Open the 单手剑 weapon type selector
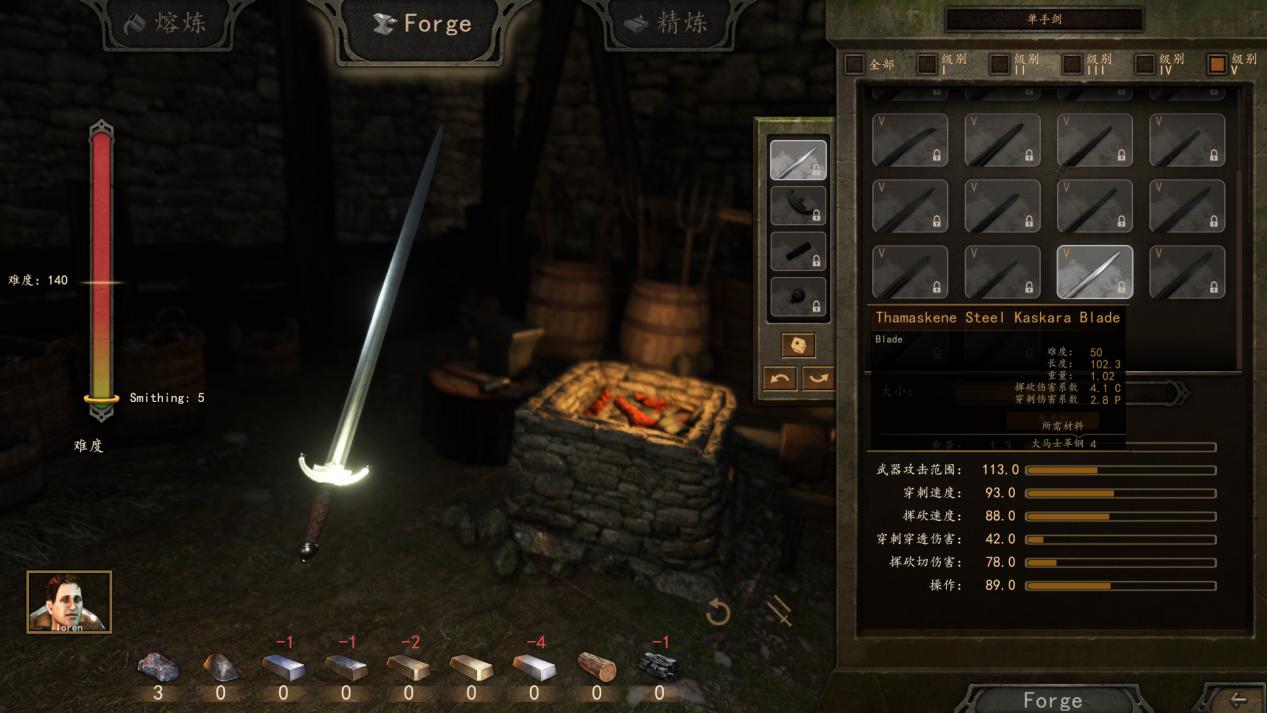1267x713 pixels. 1043,19
